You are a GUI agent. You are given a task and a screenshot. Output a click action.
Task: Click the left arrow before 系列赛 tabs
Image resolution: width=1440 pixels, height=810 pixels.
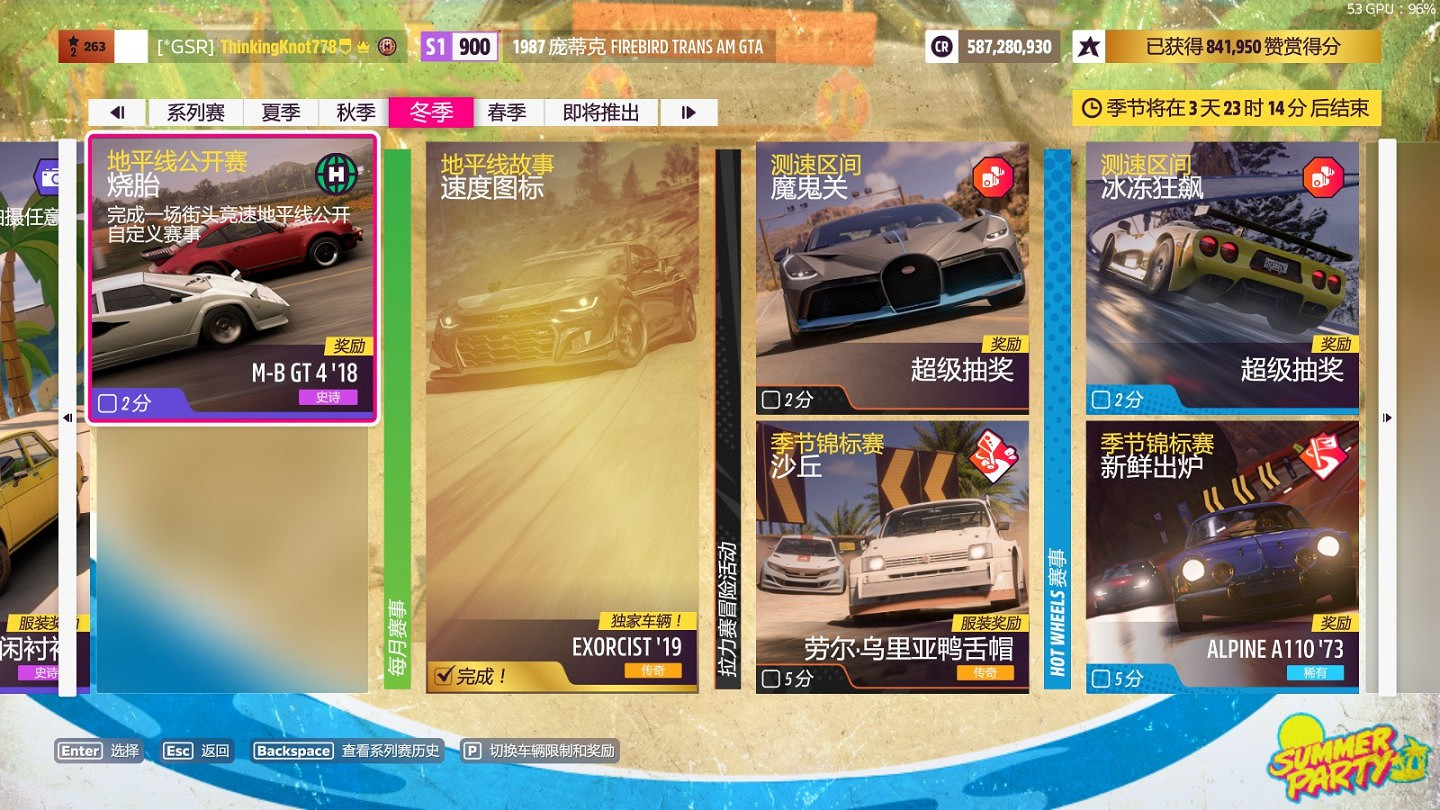(119, 111)
